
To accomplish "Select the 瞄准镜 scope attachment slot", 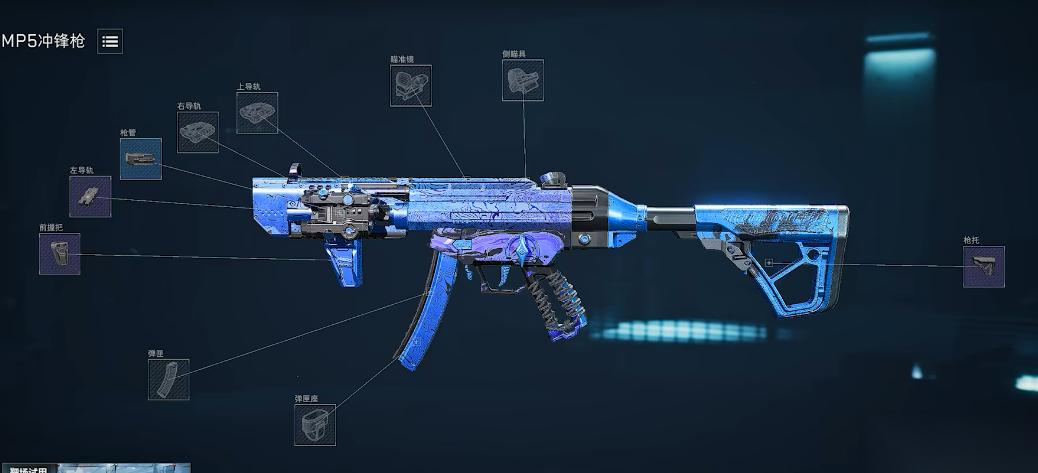I will click(x=411, y=86).
